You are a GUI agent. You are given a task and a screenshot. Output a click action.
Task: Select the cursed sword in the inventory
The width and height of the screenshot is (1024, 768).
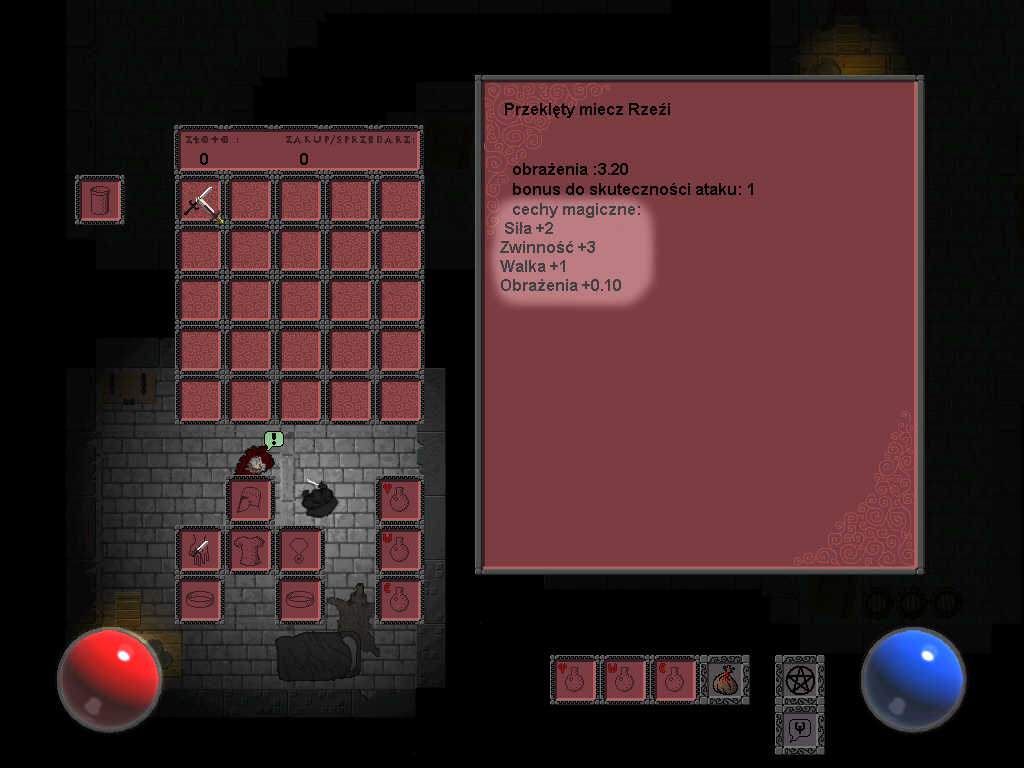coord(200,201)
